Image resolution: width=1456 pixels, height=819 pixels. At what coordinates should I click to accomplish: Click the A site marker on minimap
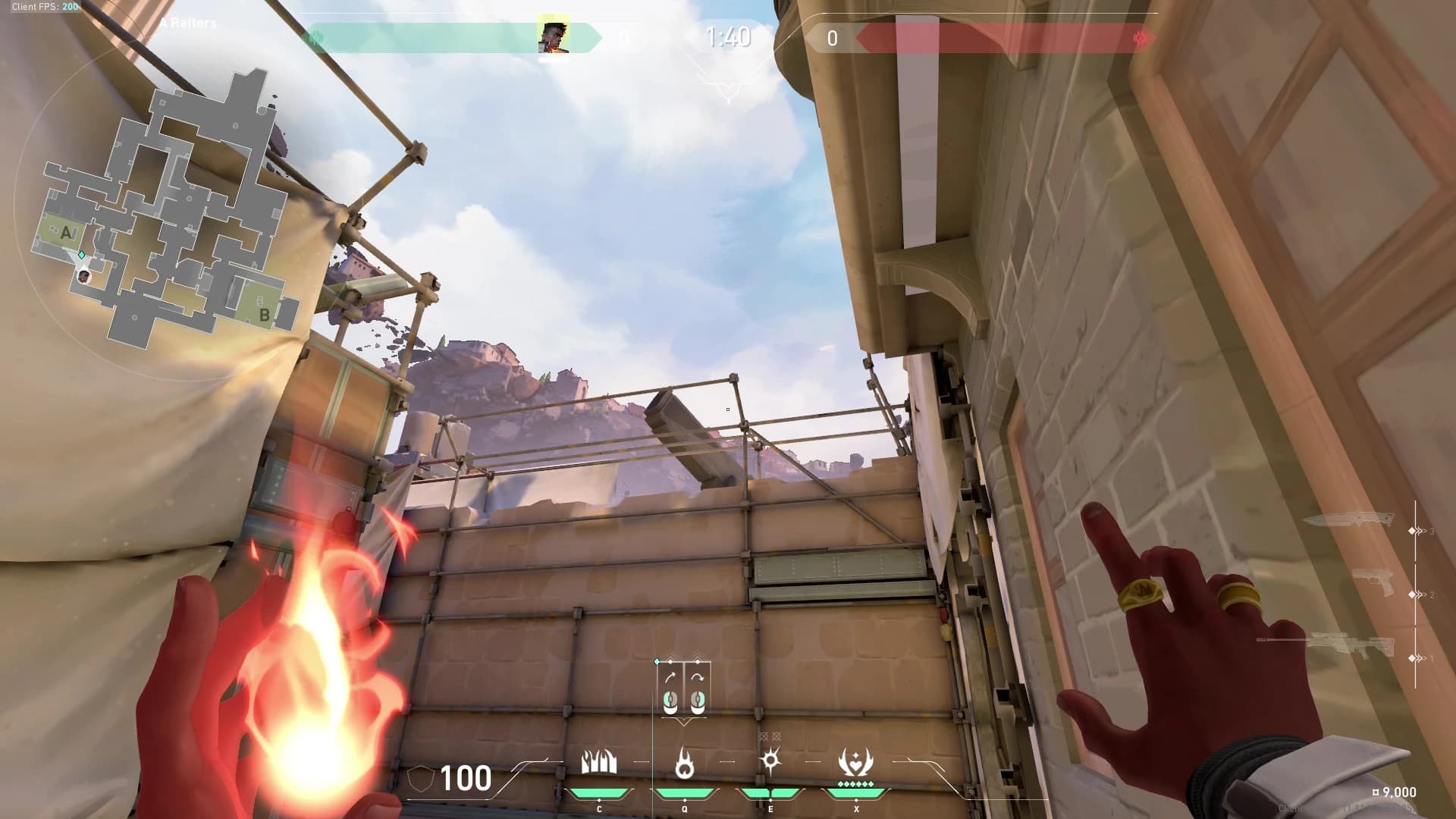click(66, 233)
